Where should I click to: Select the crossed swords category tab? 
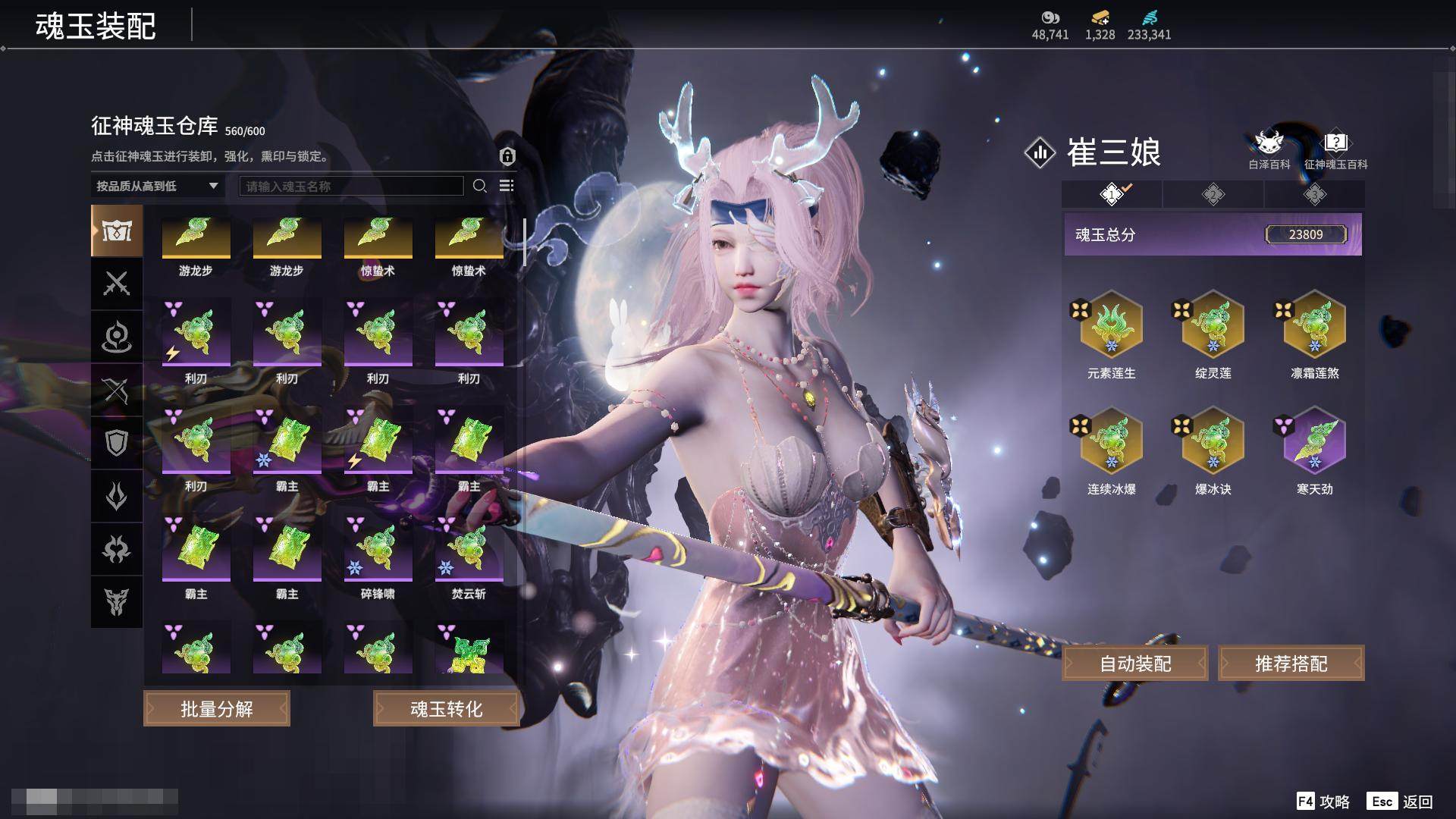point(117,284)
